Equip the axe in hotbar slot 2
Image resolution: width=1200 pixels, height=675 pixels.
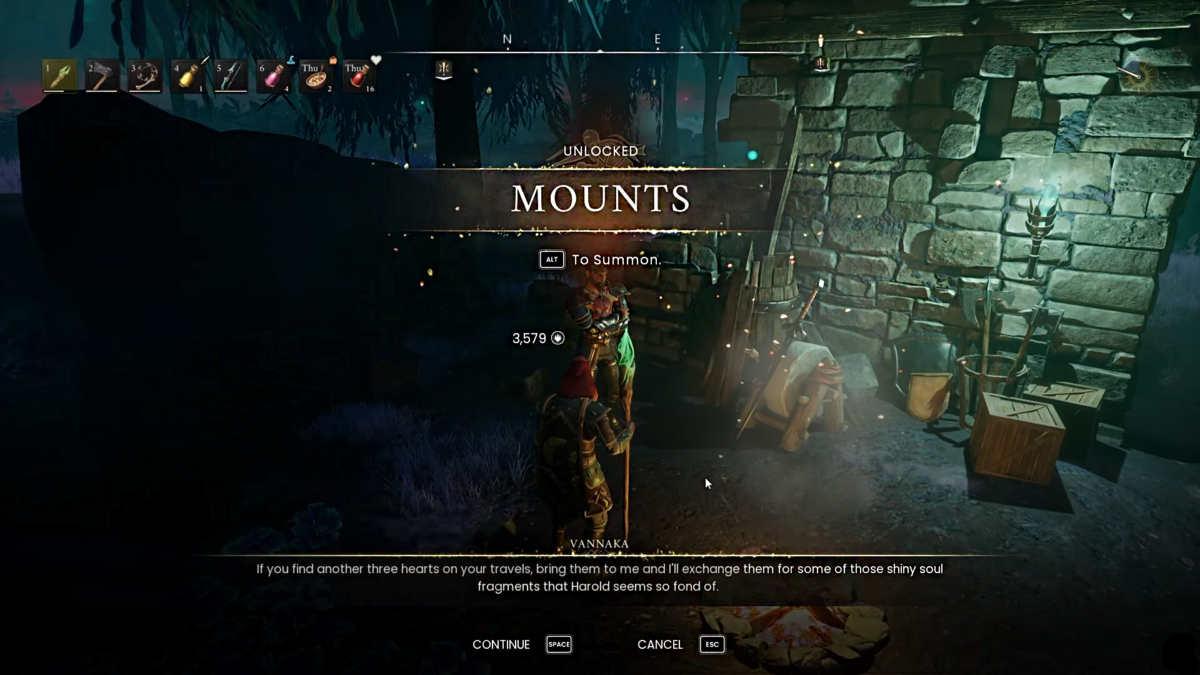(x=102, y=76)
